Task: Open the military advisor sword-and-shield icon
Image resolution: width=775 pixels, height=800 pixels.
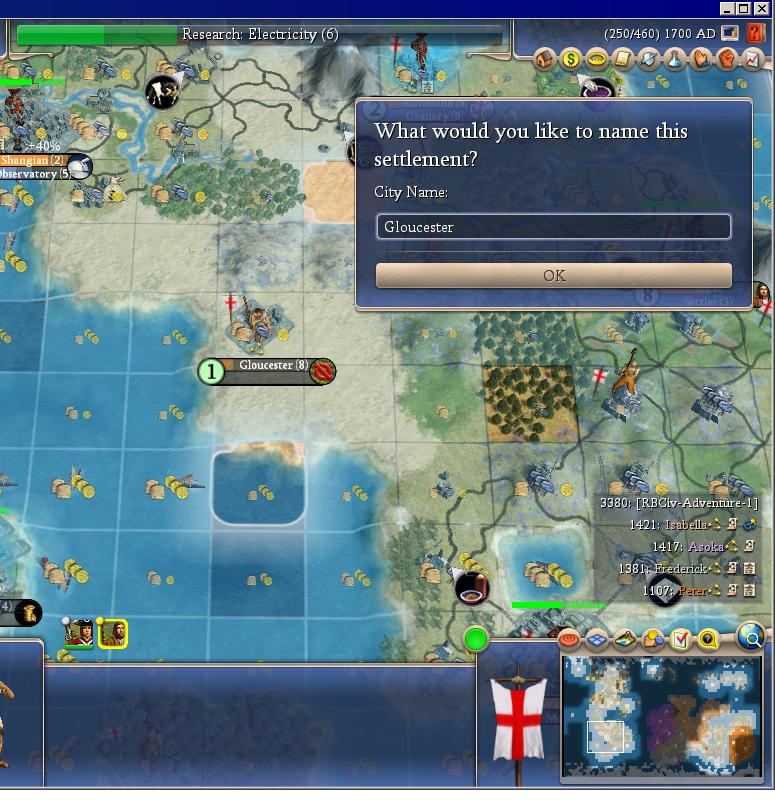Action: click(649, 59)
